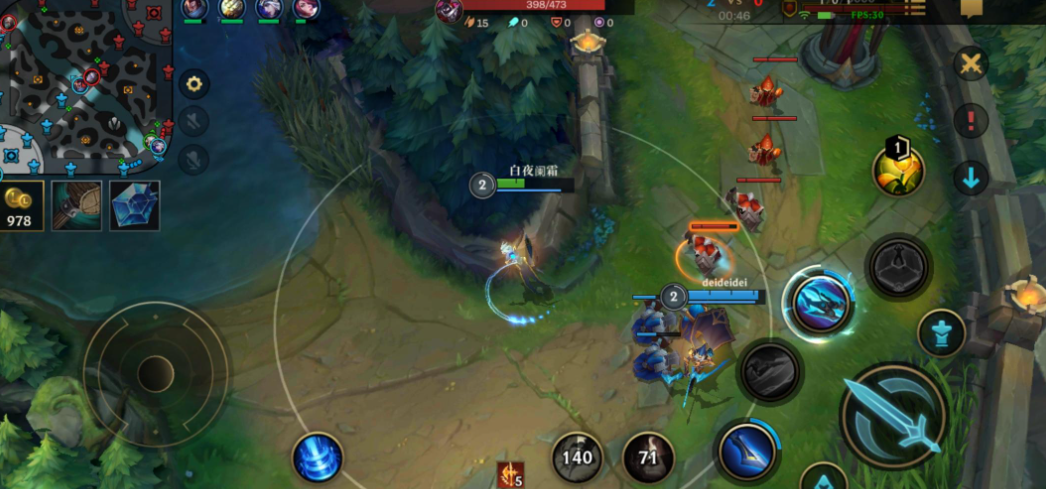1046x489 pixels.
Task: Buy the suggested blue sapphire crystal item
Action: [135, 205]
